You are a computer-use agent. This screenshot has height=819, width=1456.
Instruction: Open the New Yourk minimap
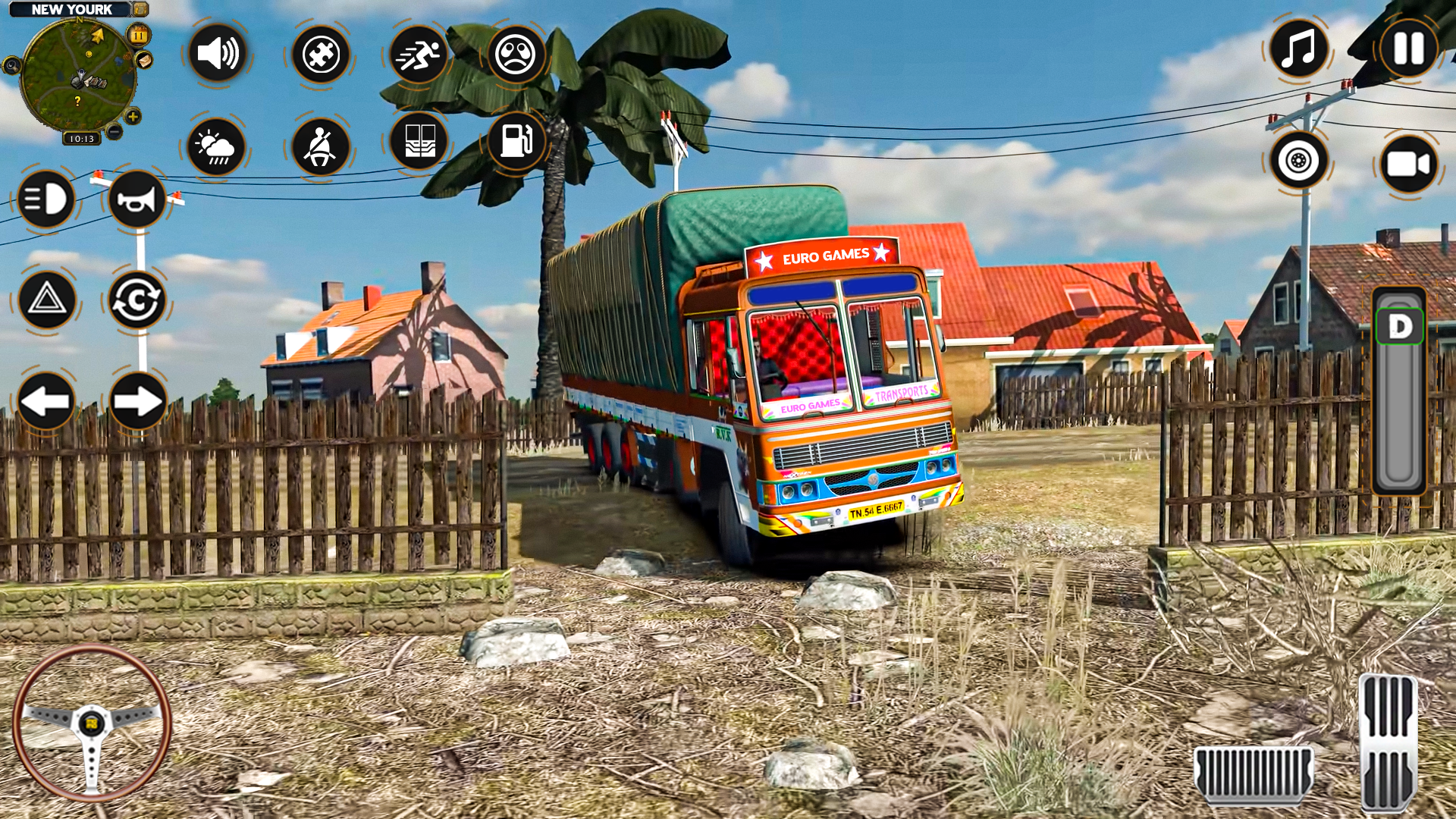coord(78,76)
